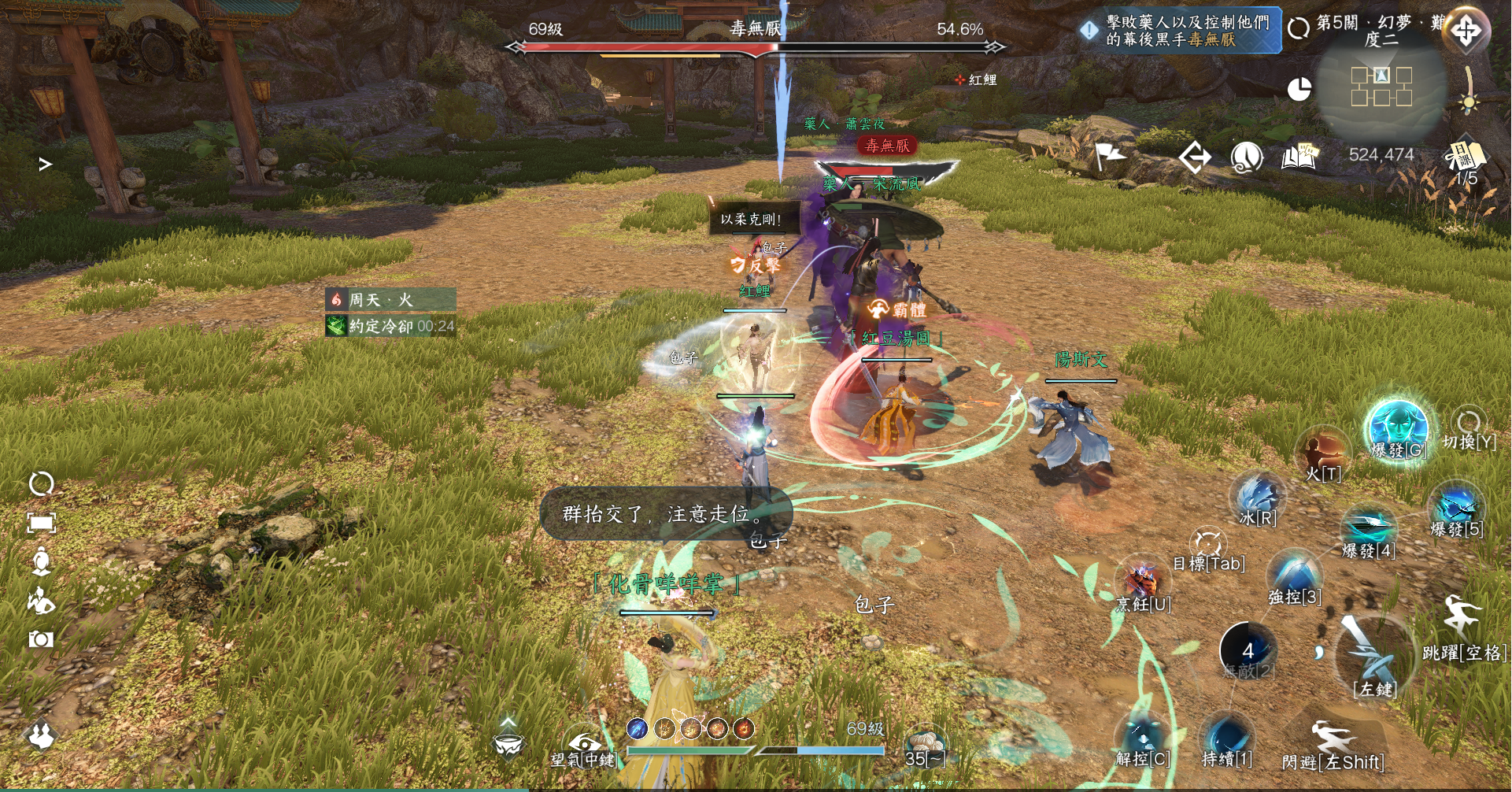Use the 閃避 dodge button

(x=1333, y=740)
